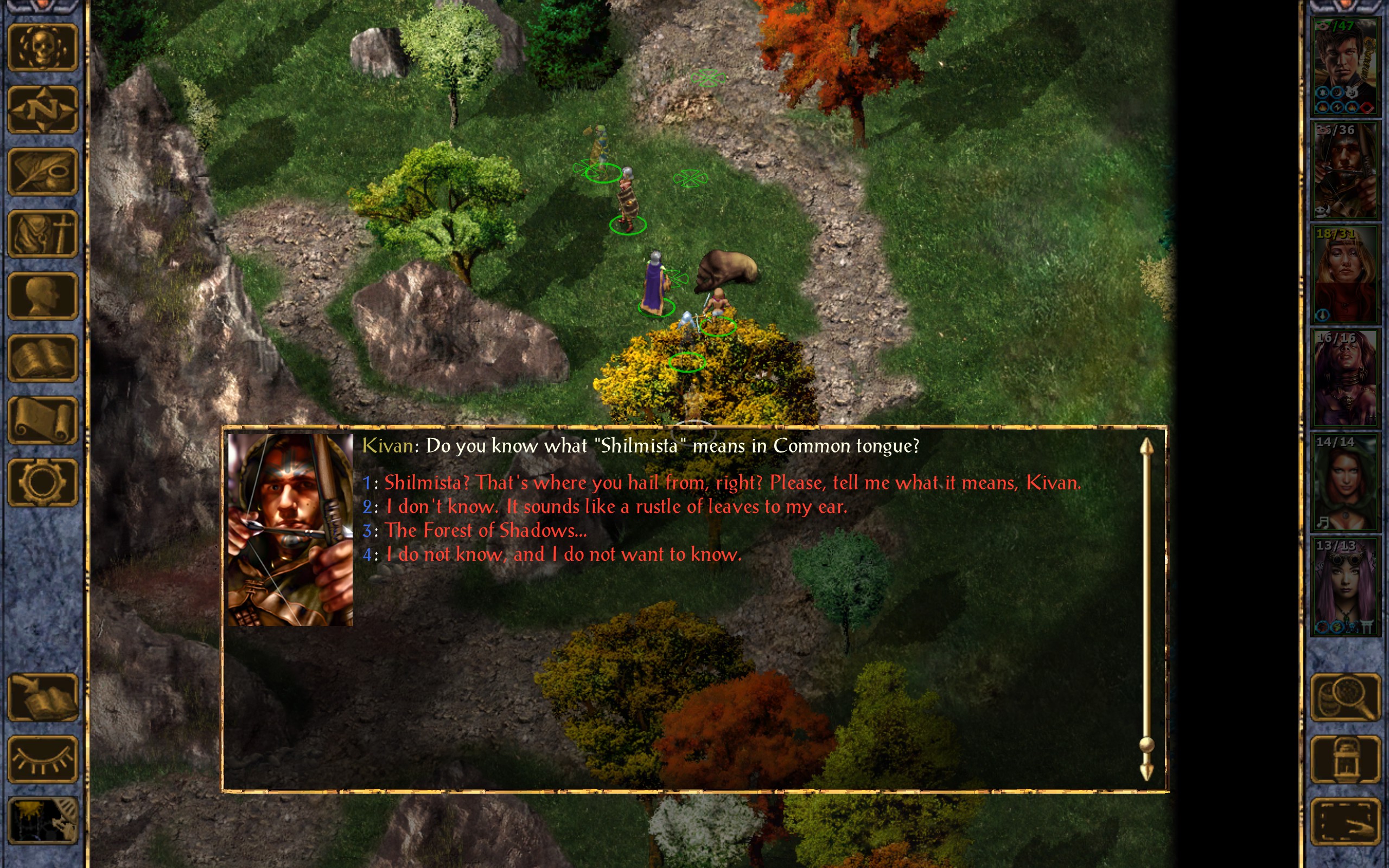Click the sun and hourglass game clock
Screen dimensions: 1389x868
(42, 821)
